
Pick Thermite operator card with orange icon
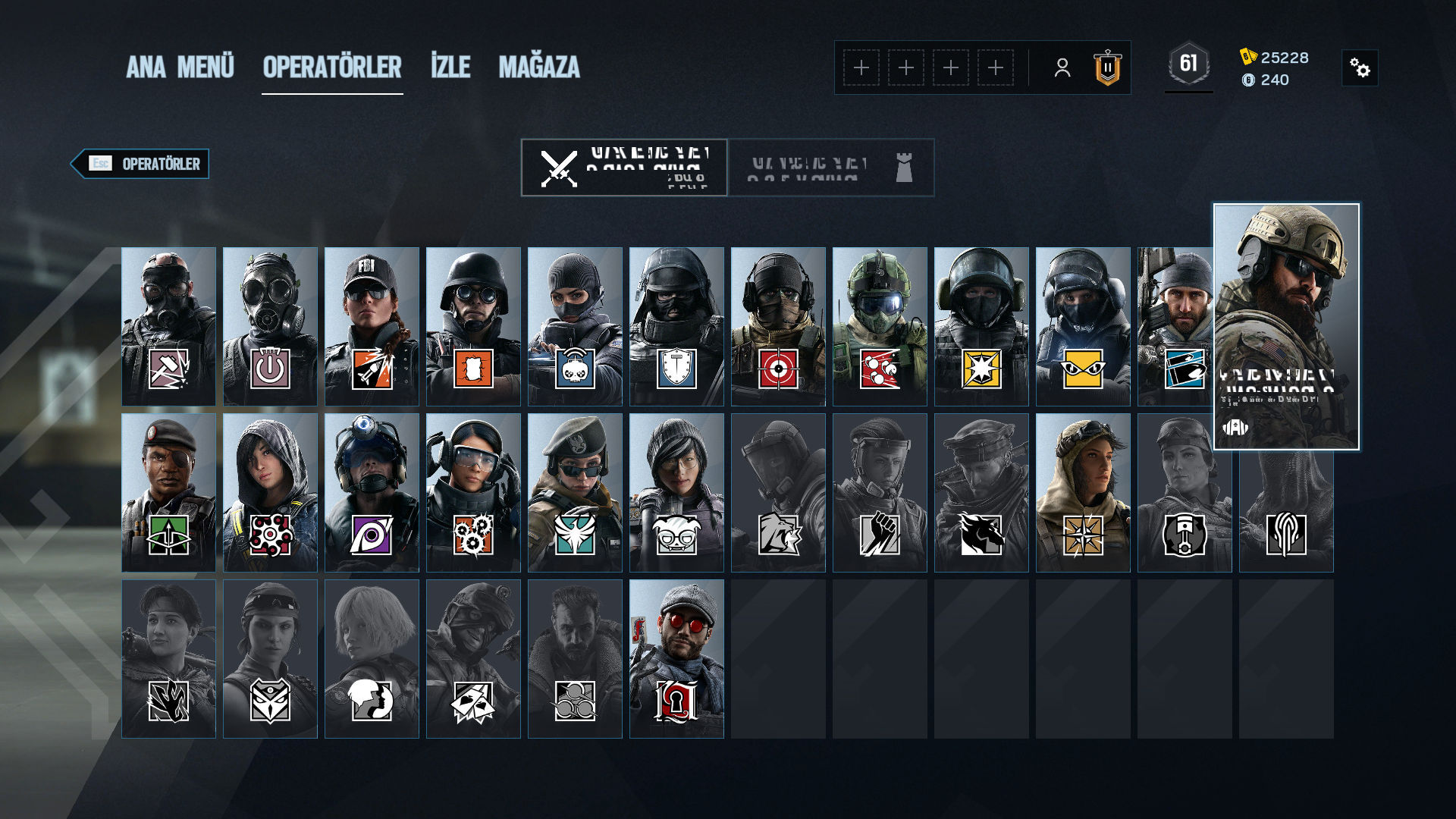click(473, 326)
